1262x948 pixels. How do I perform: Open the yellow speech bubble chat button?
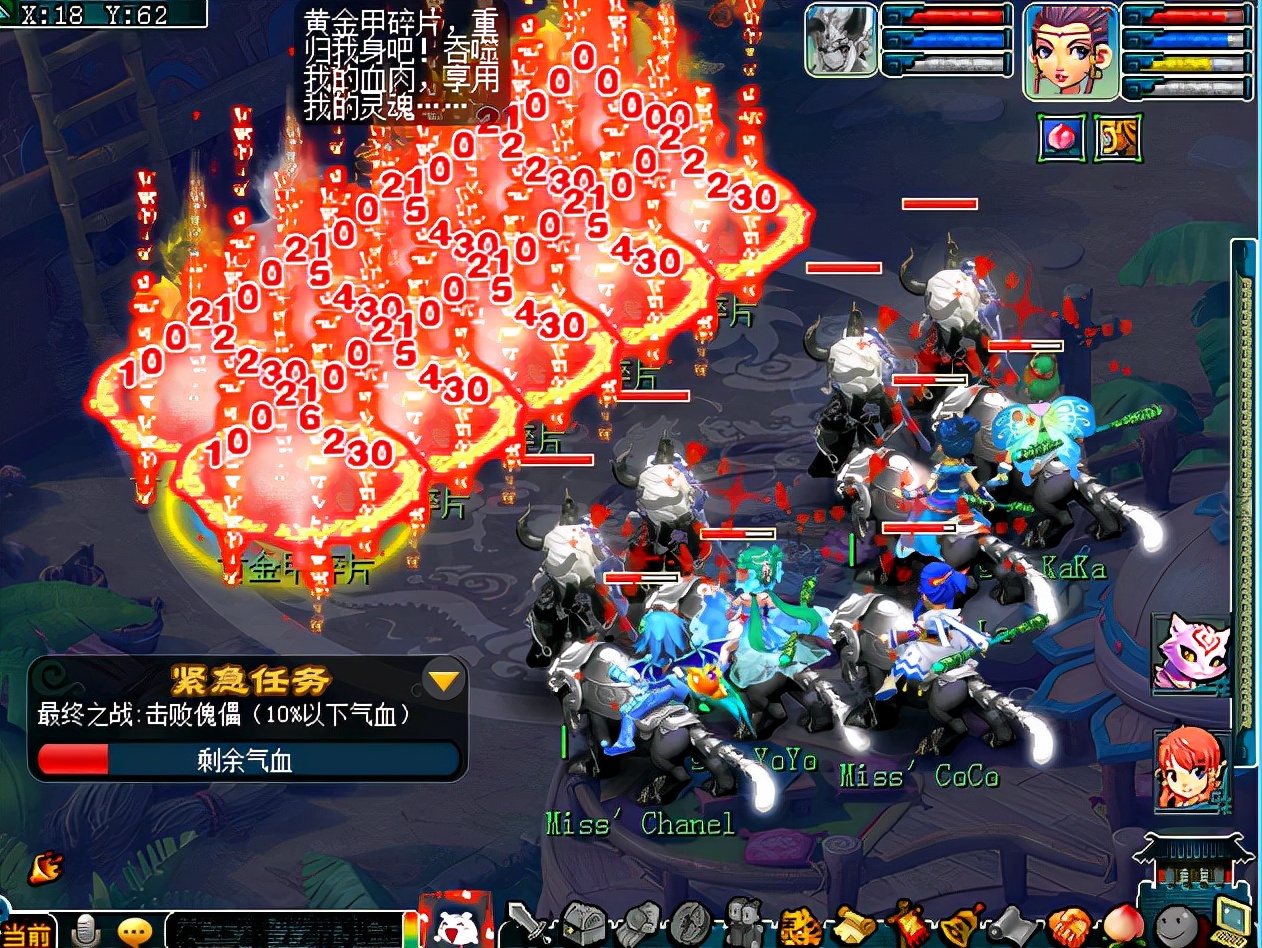134,932
